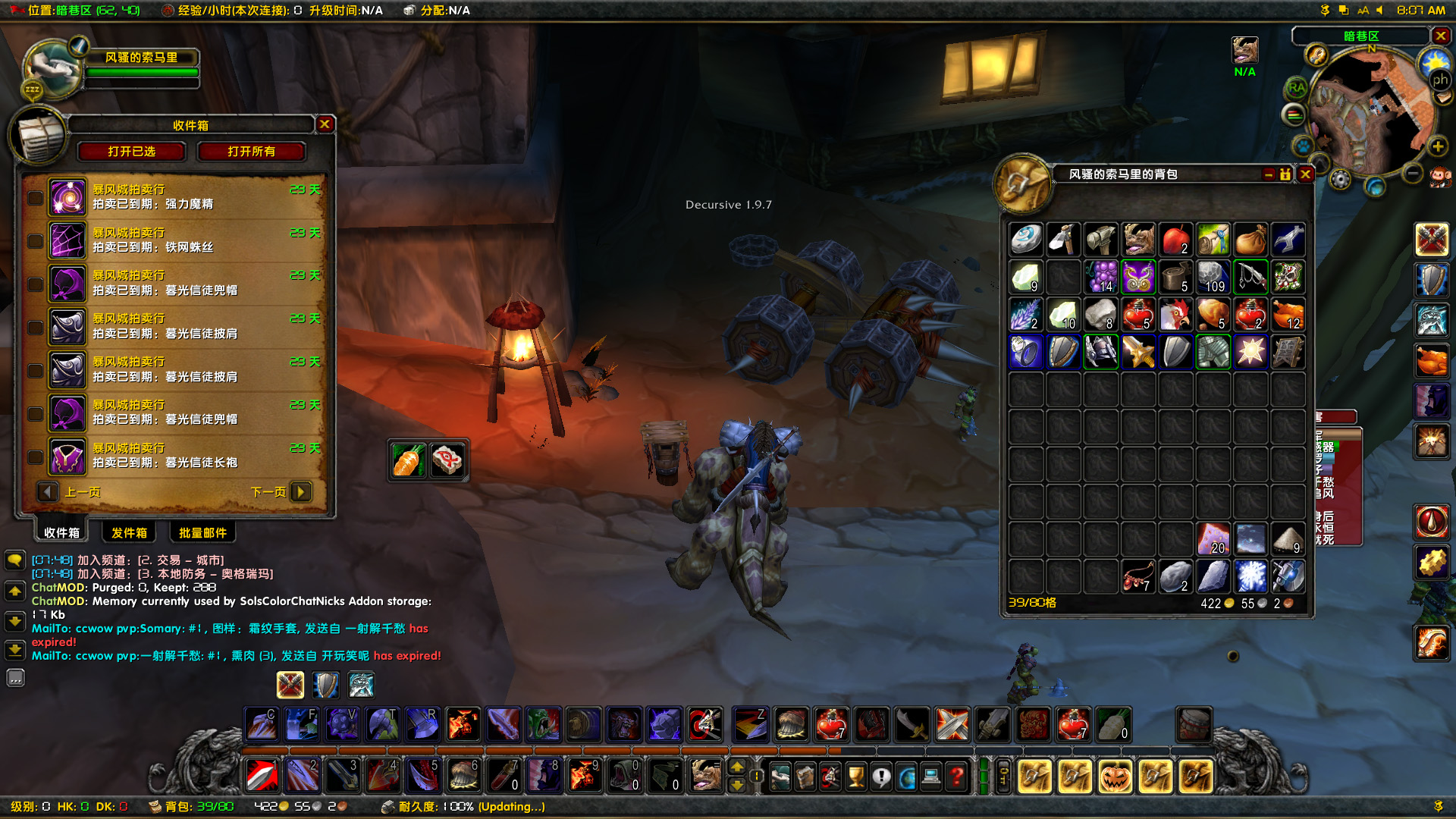Screen dimensions: 1456x819
Task: Click the padlock button on the backpack titlebar
Action: [x=1285, y=174]
